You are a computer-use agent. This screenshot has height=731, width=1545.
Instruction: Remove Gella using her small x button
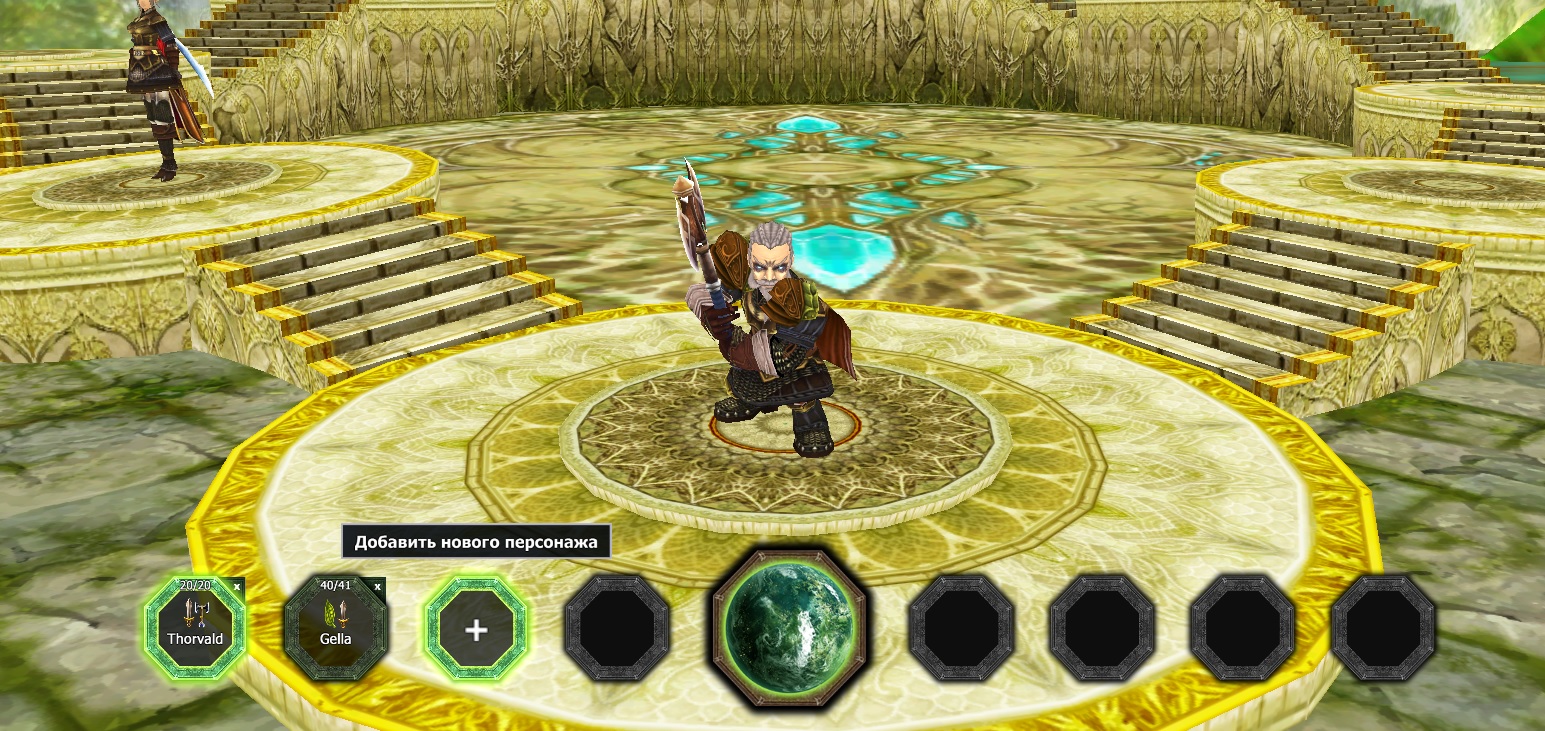pos(377,587)
